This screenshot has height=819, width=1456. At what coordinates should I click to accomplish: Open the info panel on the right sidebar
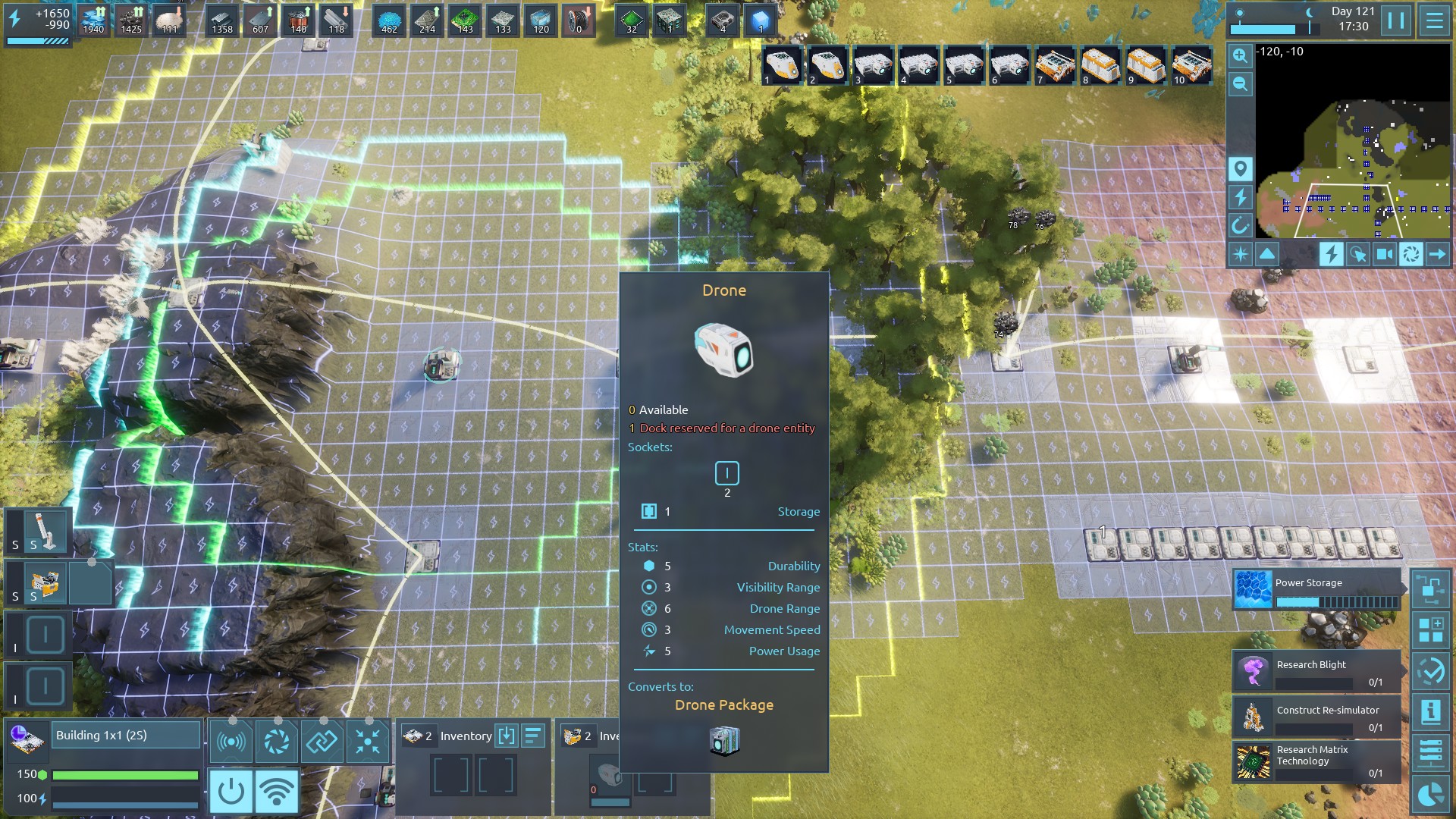tap(1431, 711)
